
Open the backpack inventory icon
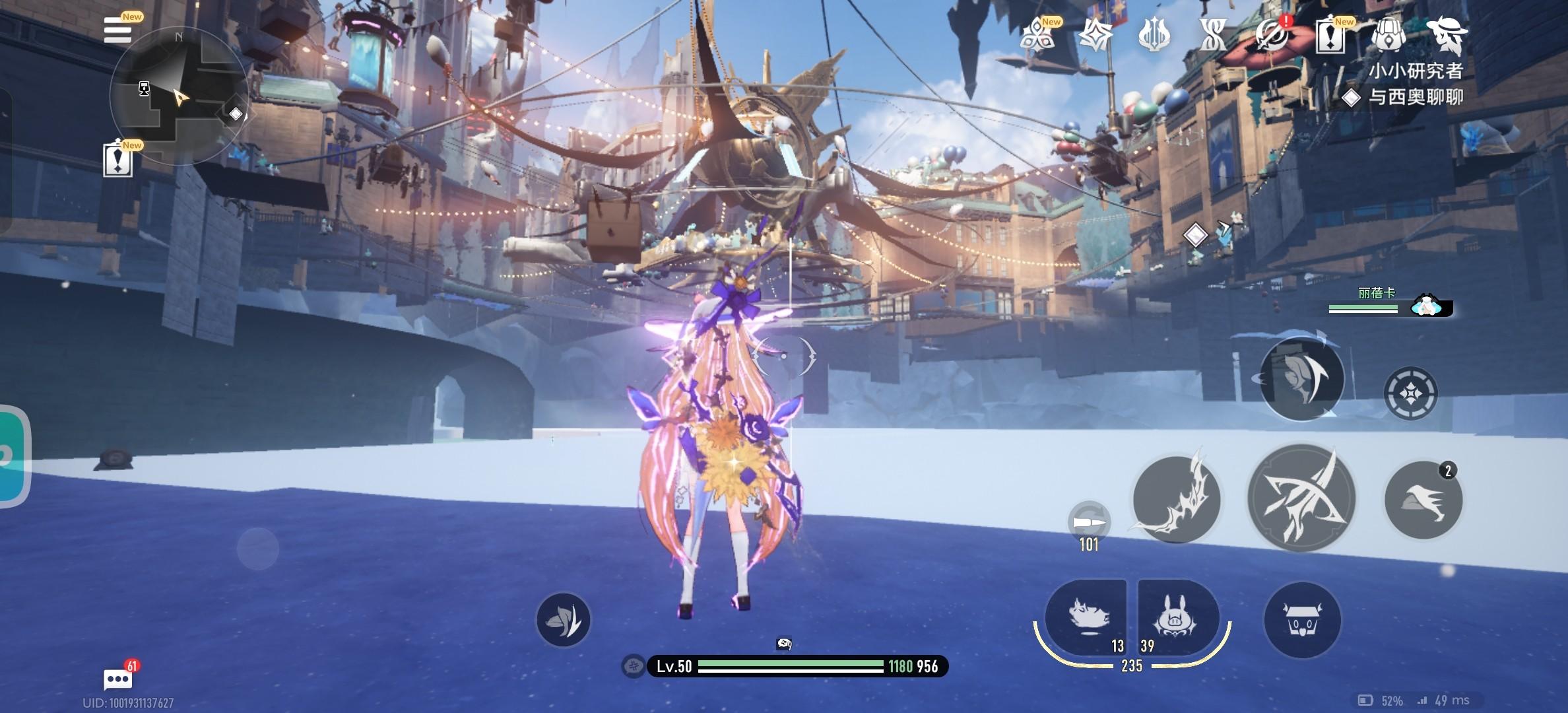click(1388, 34)
